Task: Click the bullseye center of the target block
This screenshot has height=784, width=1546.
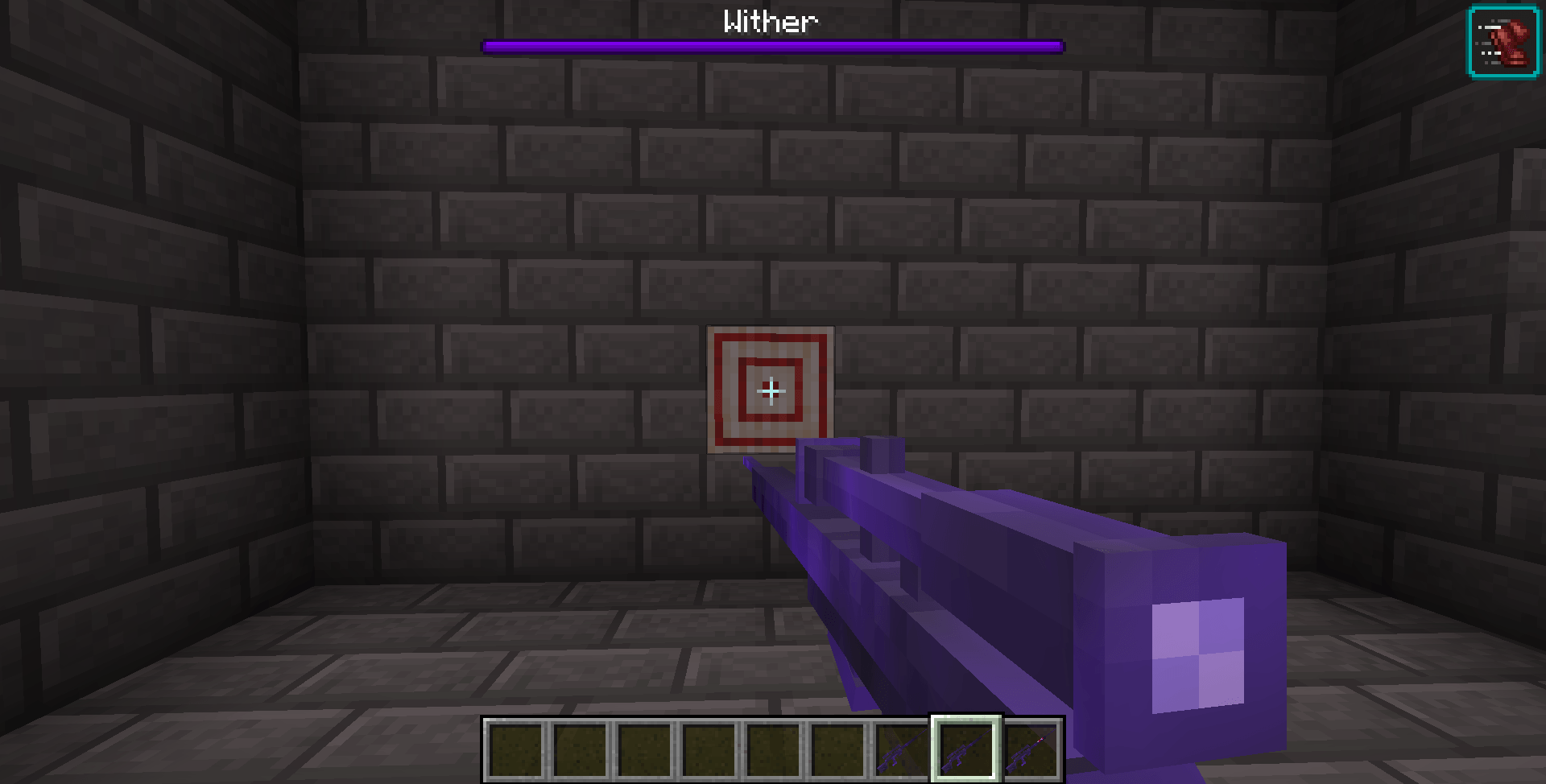Action: coord(771,391)
